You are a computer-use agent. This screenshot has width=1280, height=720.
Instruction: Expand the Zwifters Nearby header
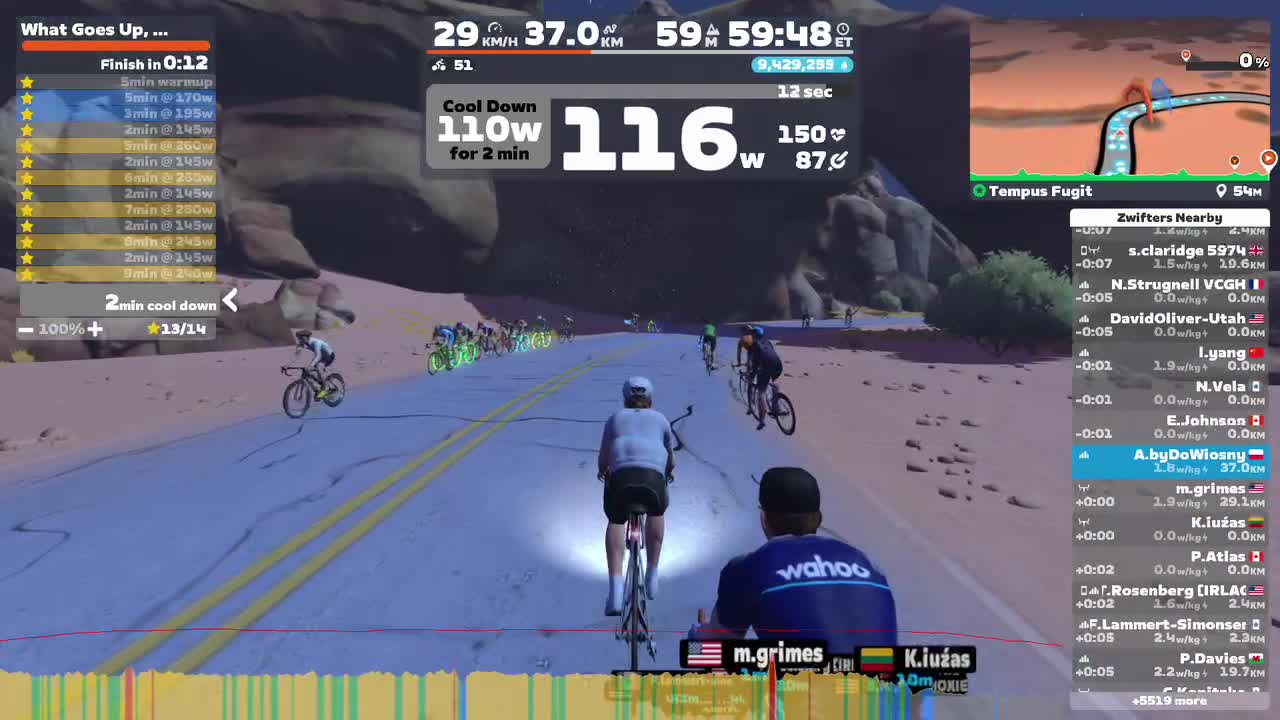(x=1170, y=217)
